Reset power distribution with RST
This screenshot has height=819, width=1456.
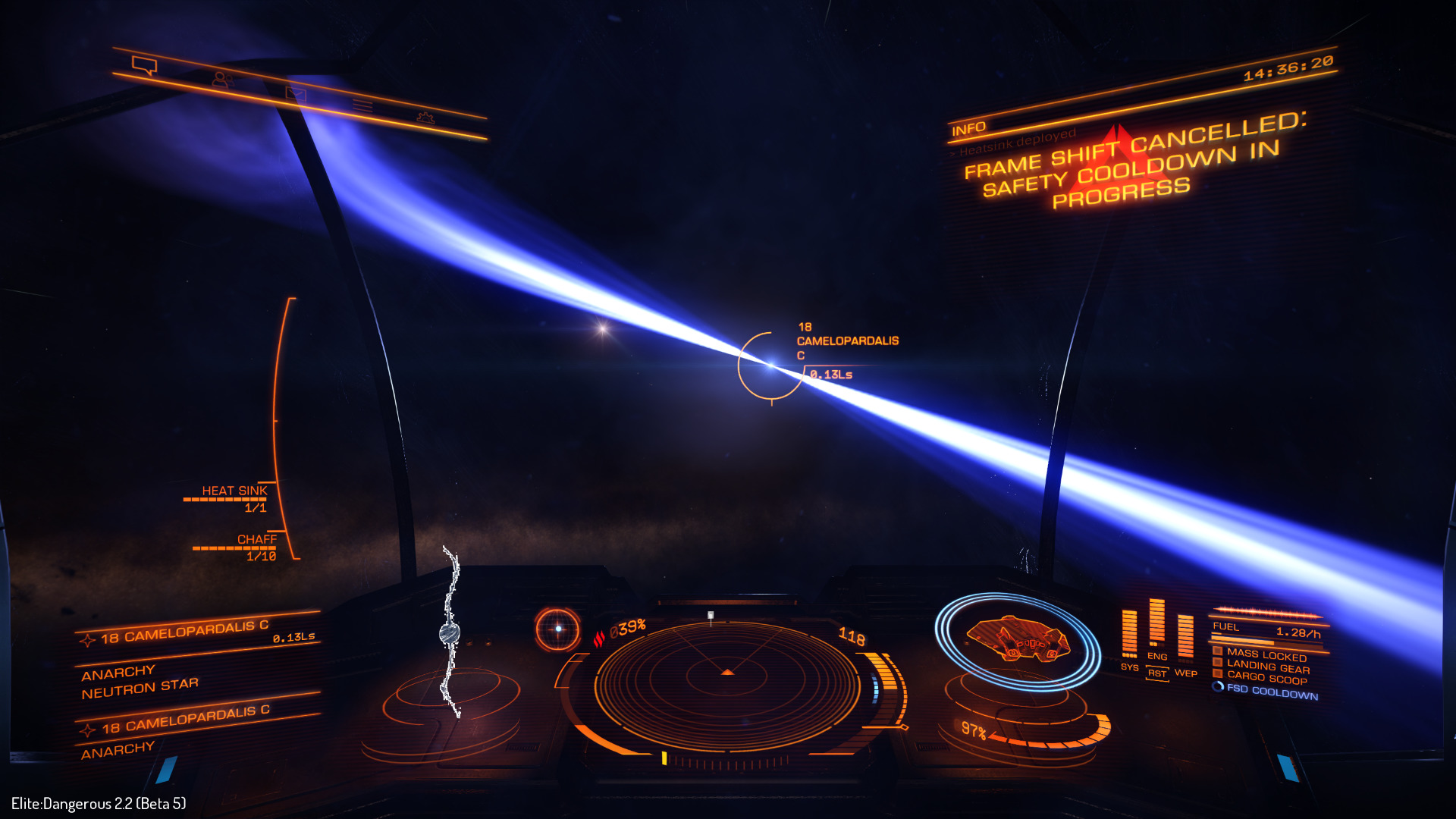pos(1156,673)
